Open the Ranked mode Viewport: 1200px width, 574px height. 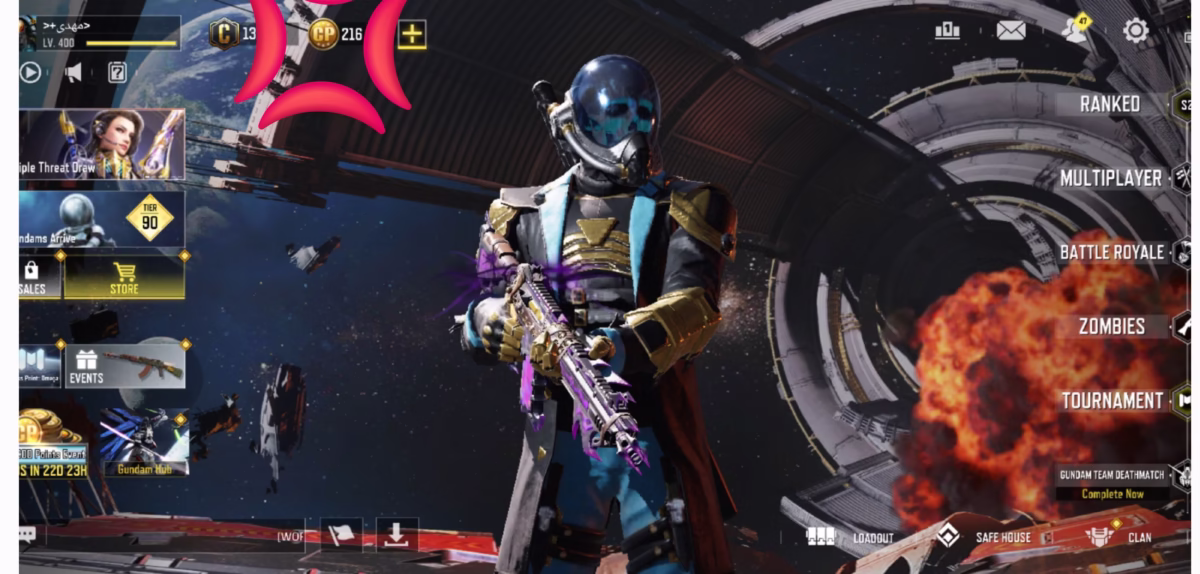1110,104
